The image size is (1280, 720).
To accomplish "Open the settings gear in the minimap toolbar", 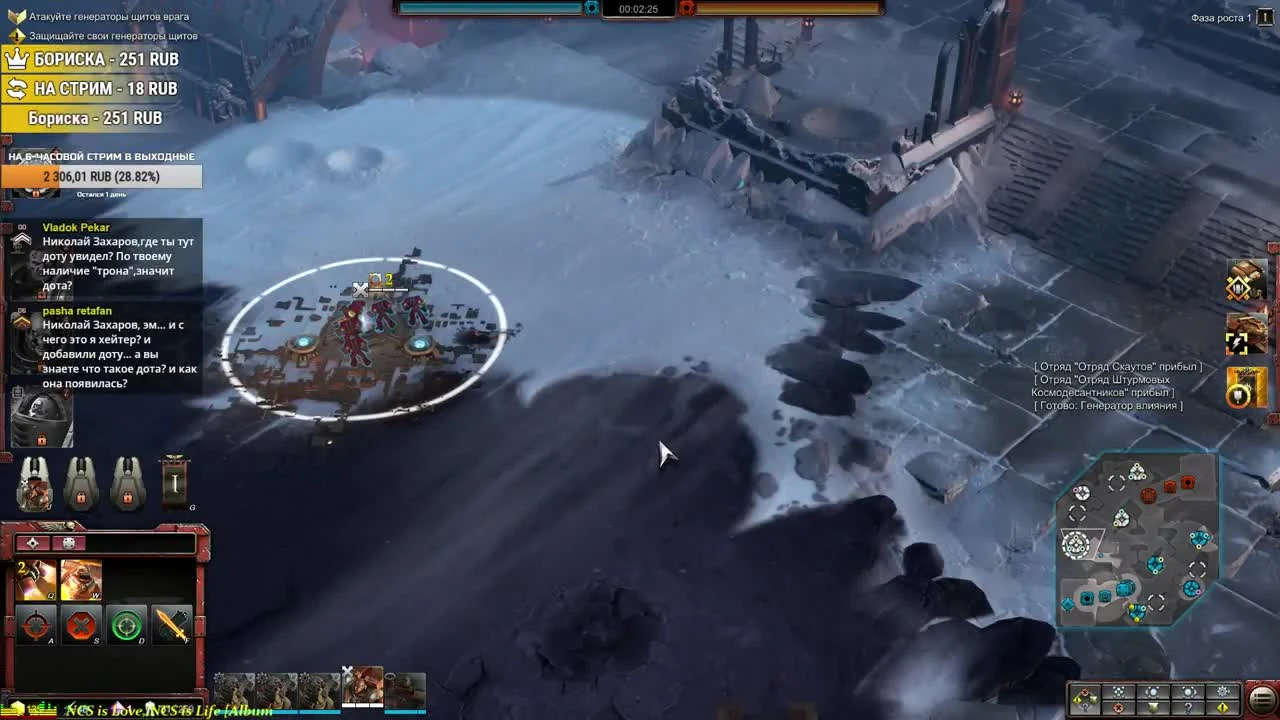I will click(1221, 692).
